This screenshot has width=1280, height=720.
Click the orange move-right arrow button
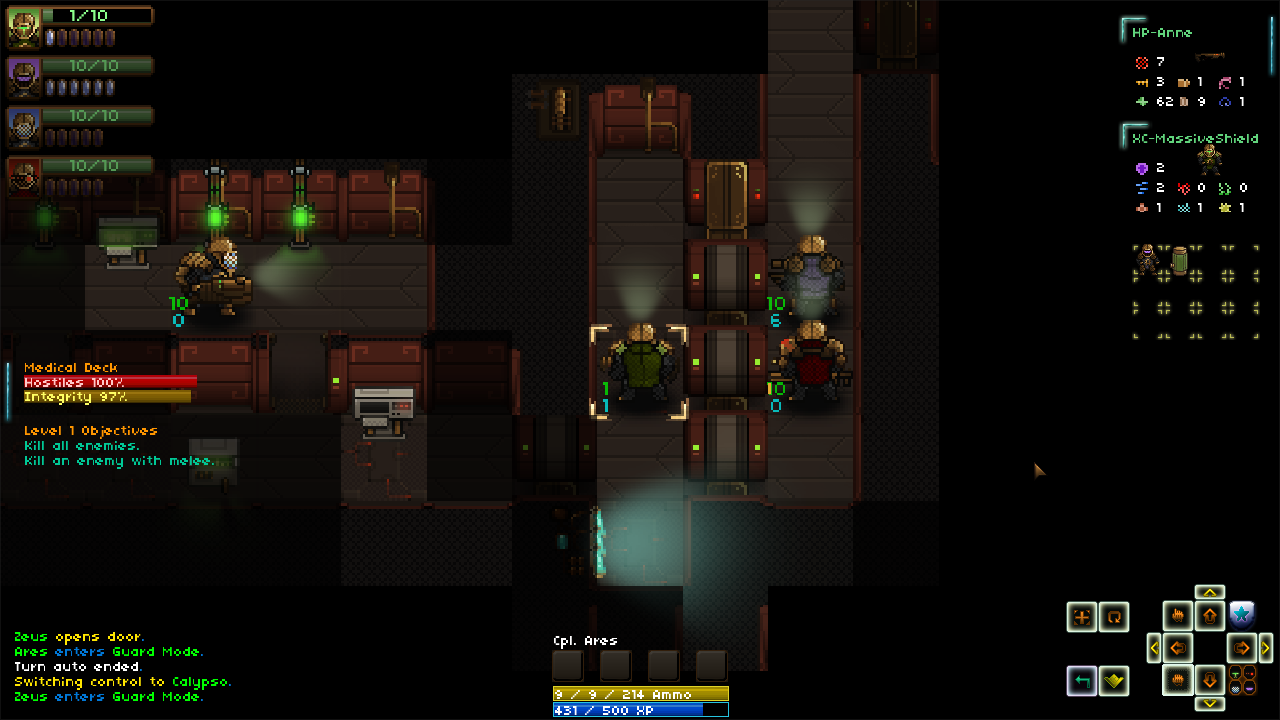[x=1241, y=648]
